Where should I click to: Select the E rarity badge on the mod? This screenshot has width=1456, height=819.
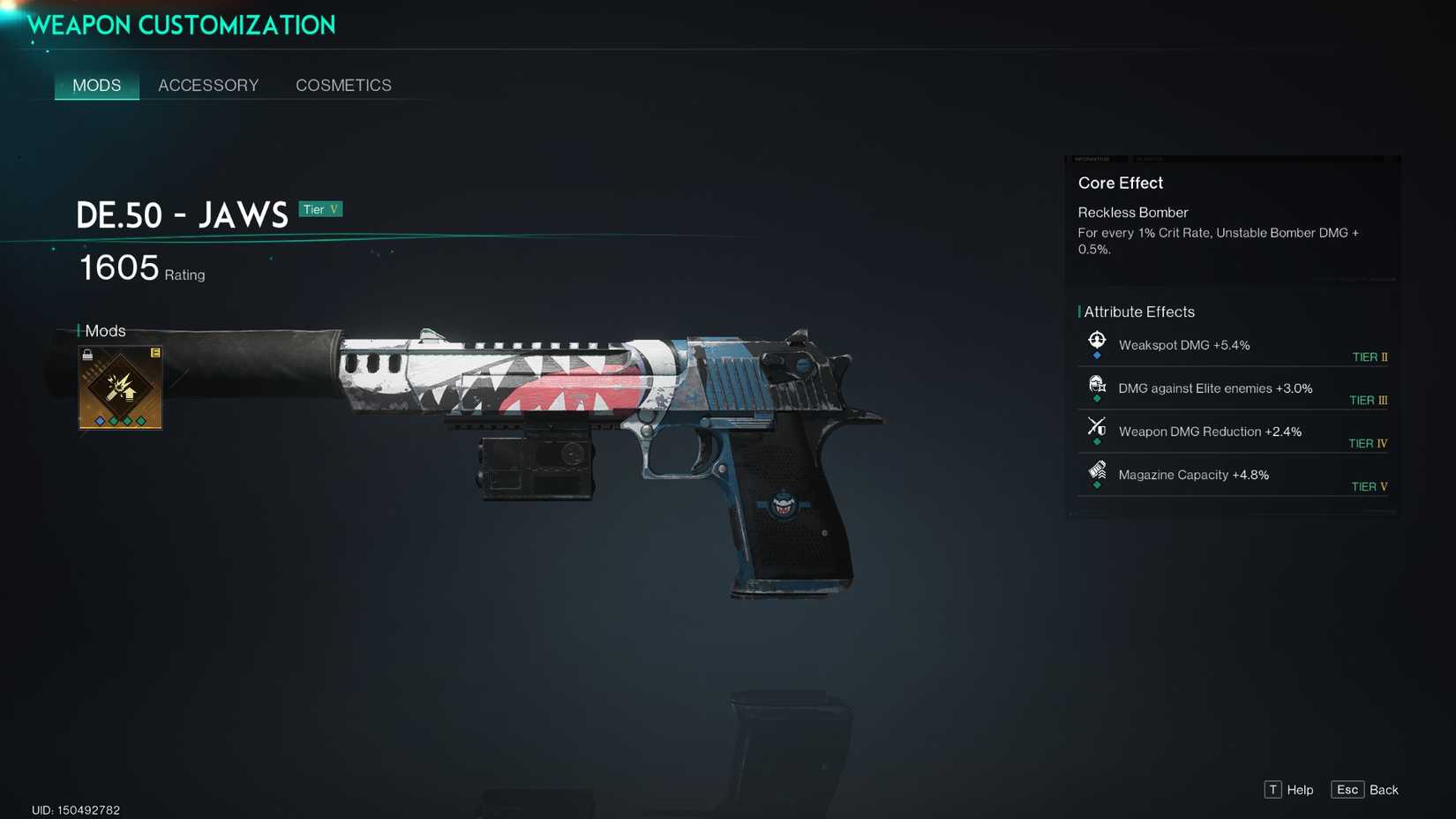click(x=156, y=353)
